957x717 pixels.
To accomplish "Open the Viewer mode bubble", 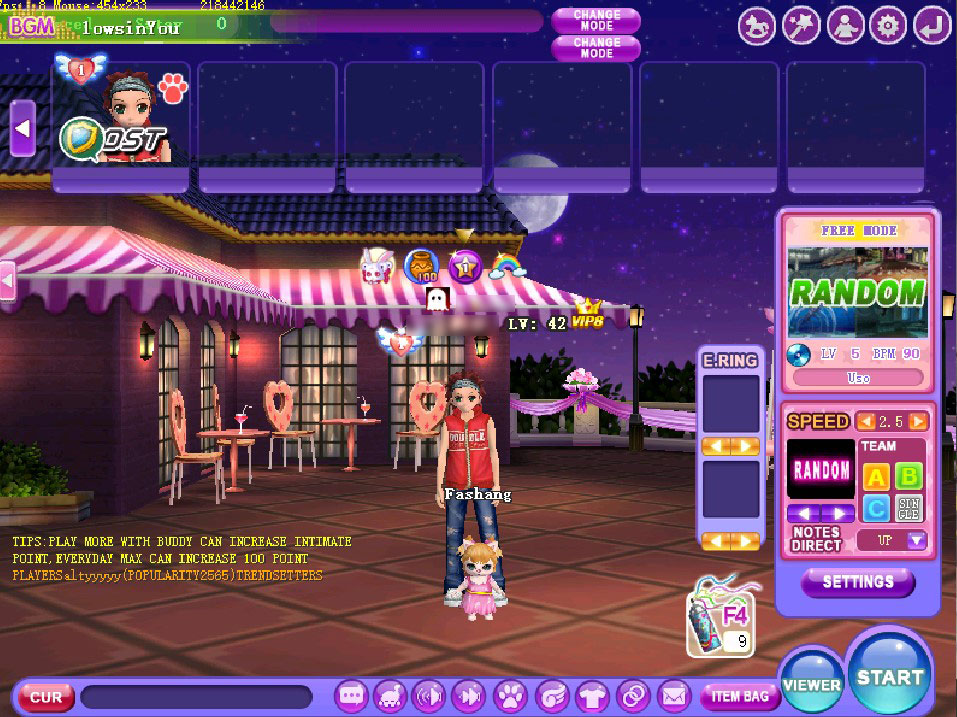I will [x=811, y=684].
